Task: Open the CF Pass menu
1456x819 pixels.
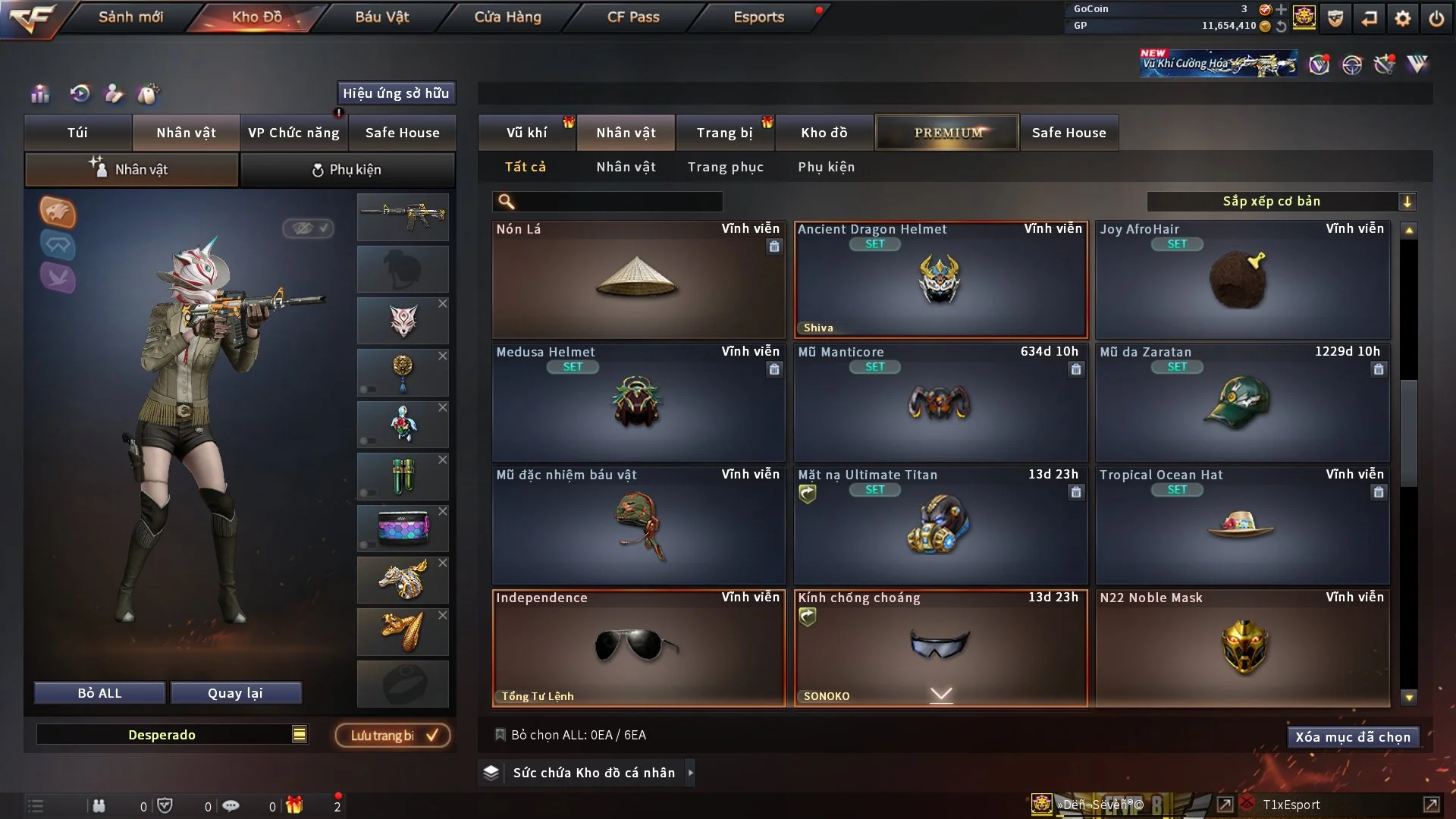Action: (633, 17)
